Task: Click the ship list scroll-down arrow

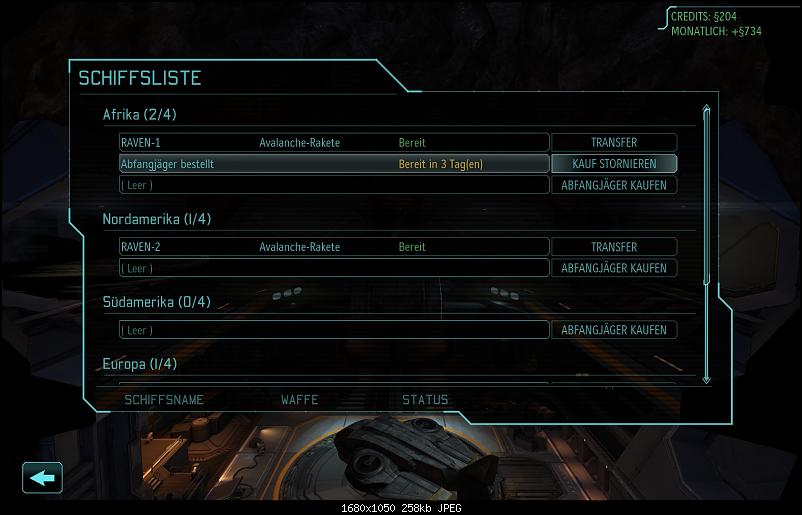Action: pyautogui.click(x=707, y=378)
